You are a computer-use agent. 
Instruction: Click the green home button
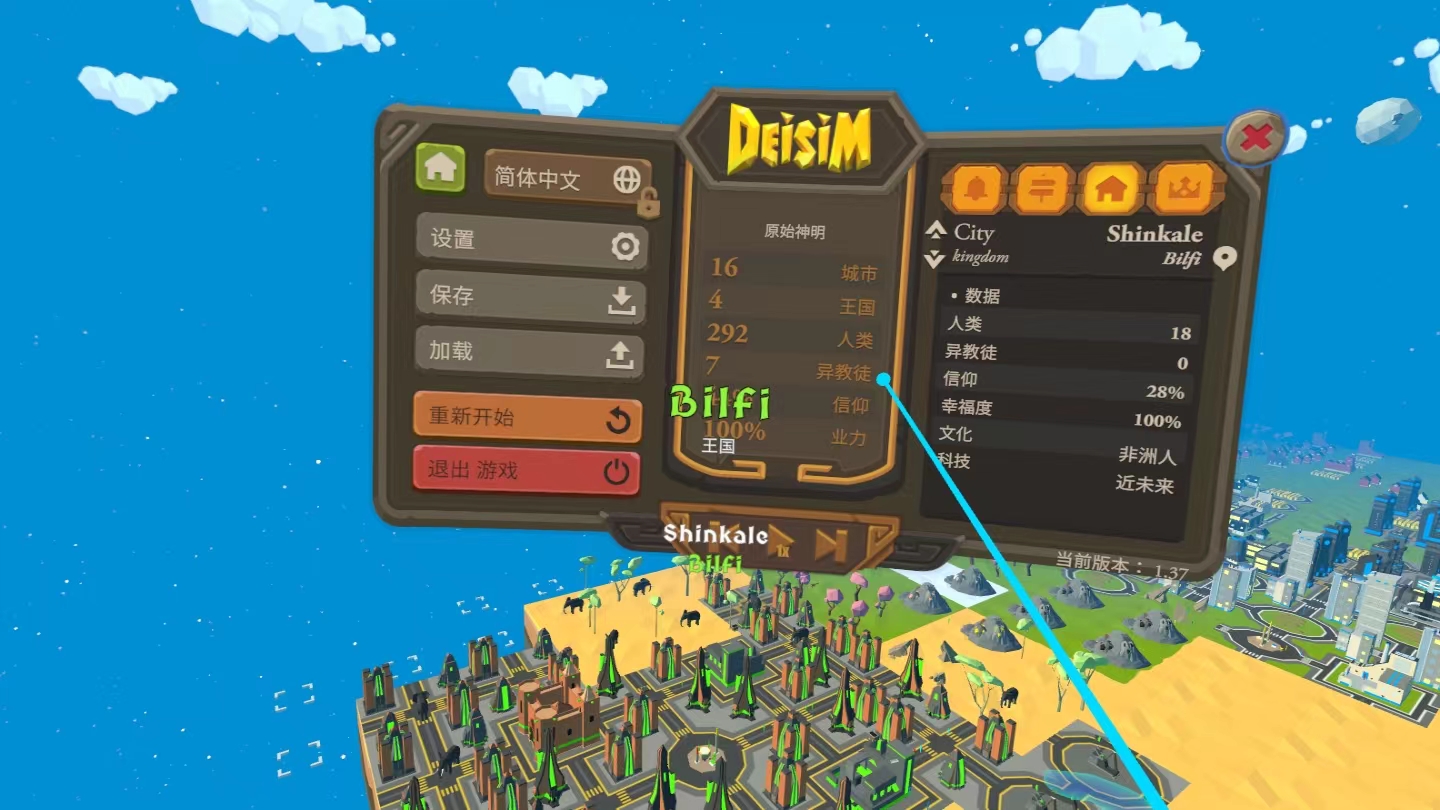tap(440, 167)
